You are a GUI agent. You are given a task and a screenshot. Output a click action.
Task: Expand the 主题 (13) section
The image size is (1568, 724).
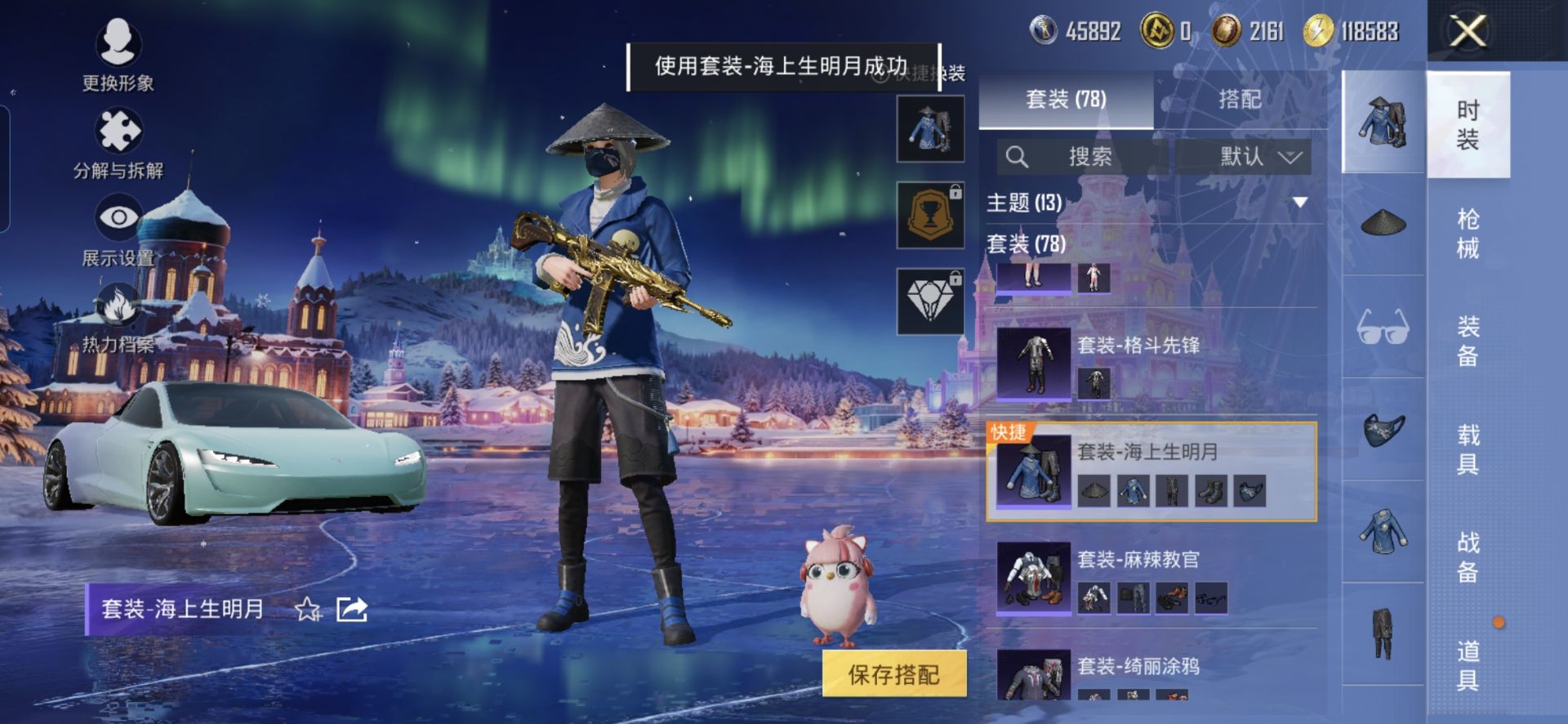click(x=1300, y=203)
